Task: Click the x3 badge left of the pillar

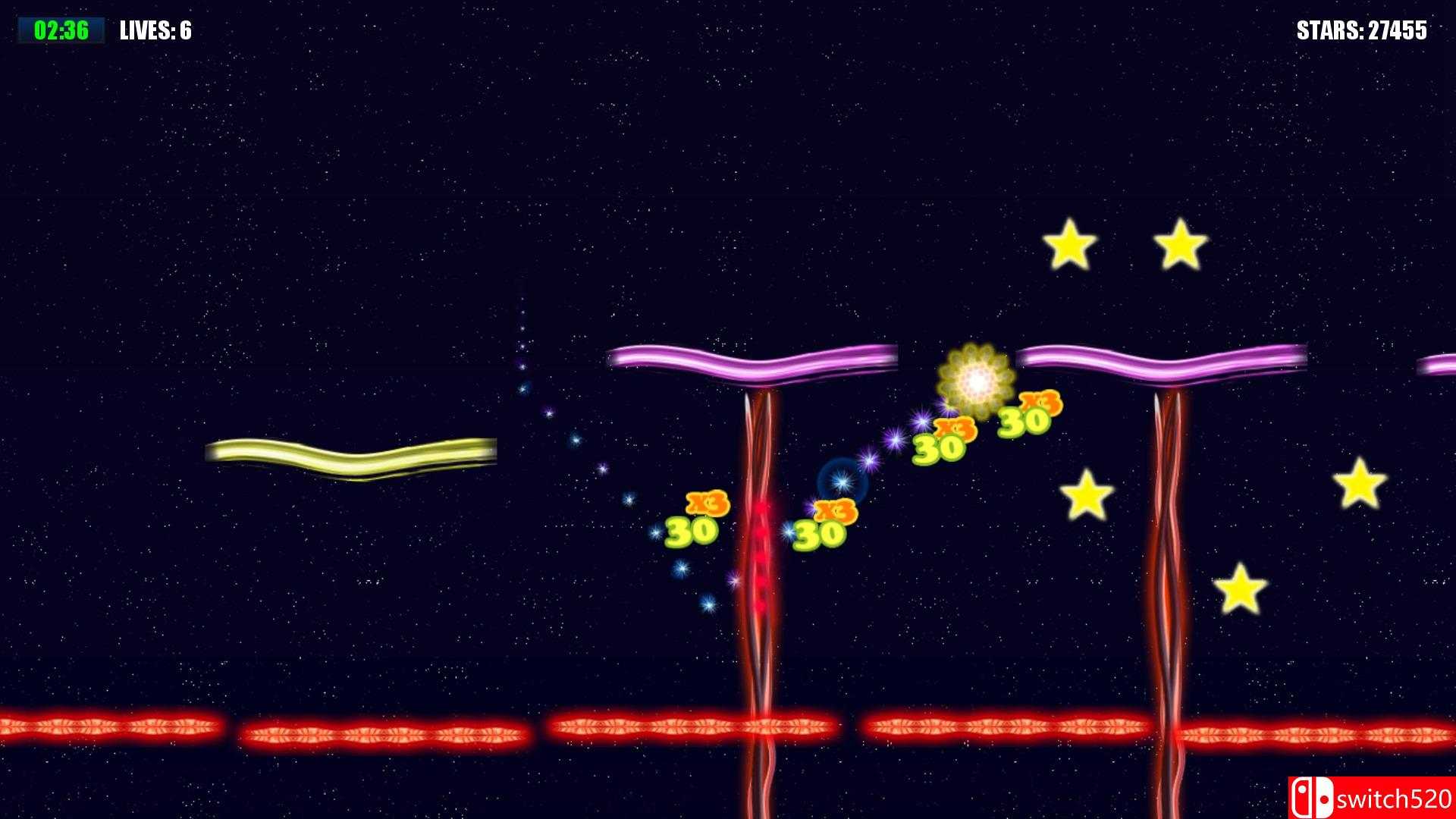Action: pos(705,502)
